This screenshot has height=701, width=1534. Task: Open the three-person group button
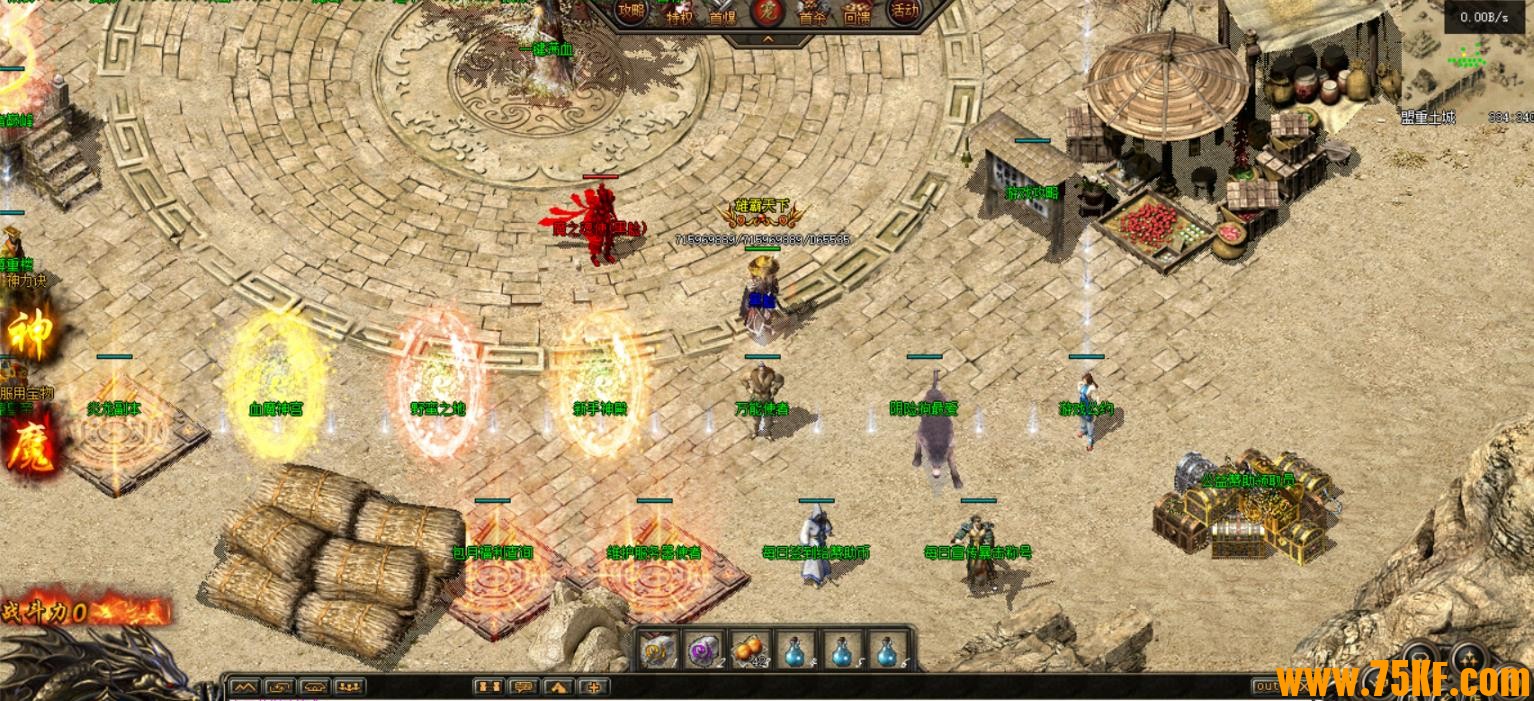tap(349, 687)
